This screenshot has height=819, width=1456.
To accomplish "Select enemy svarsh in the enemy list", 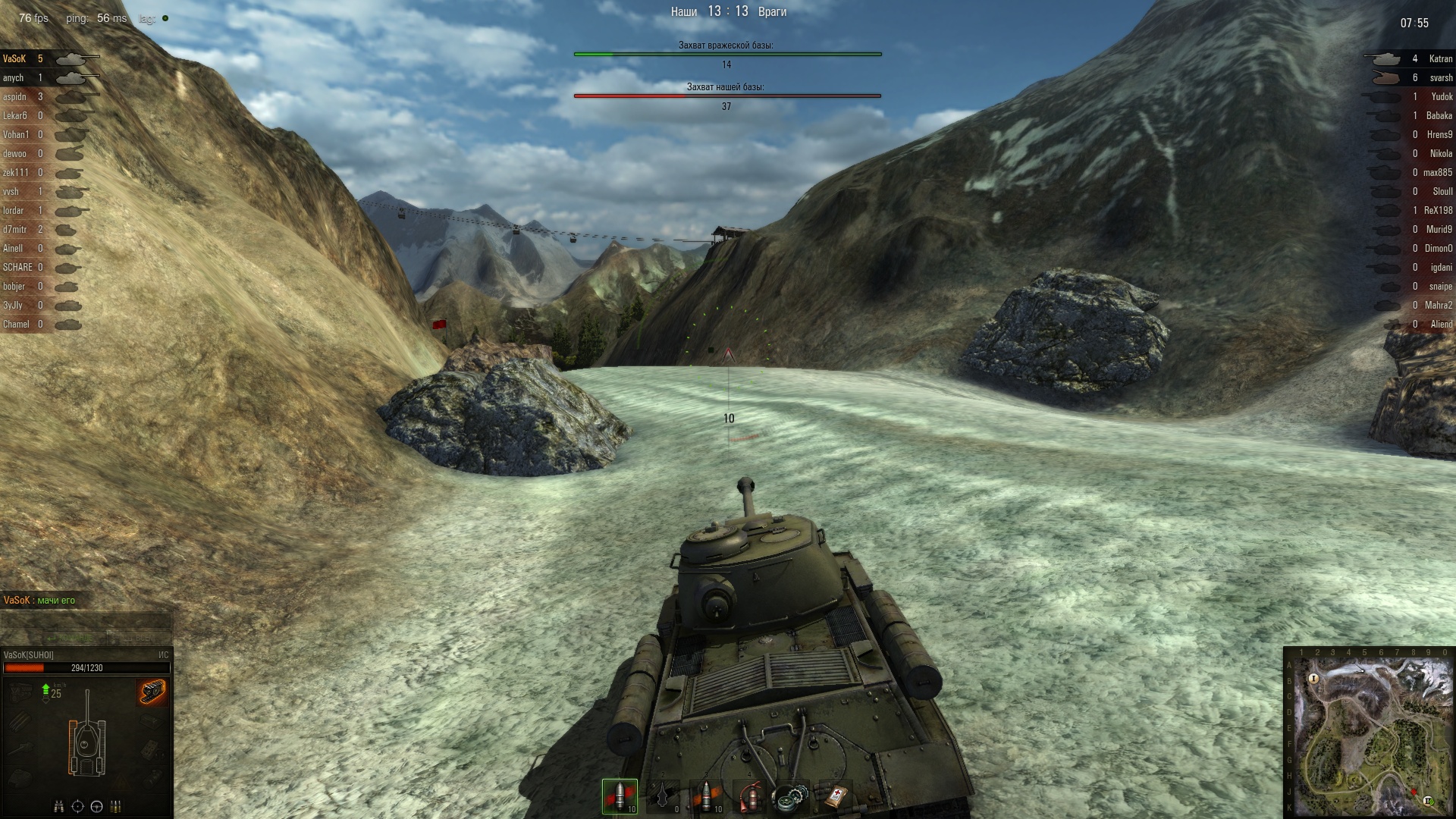I will tap(1441, 78).
